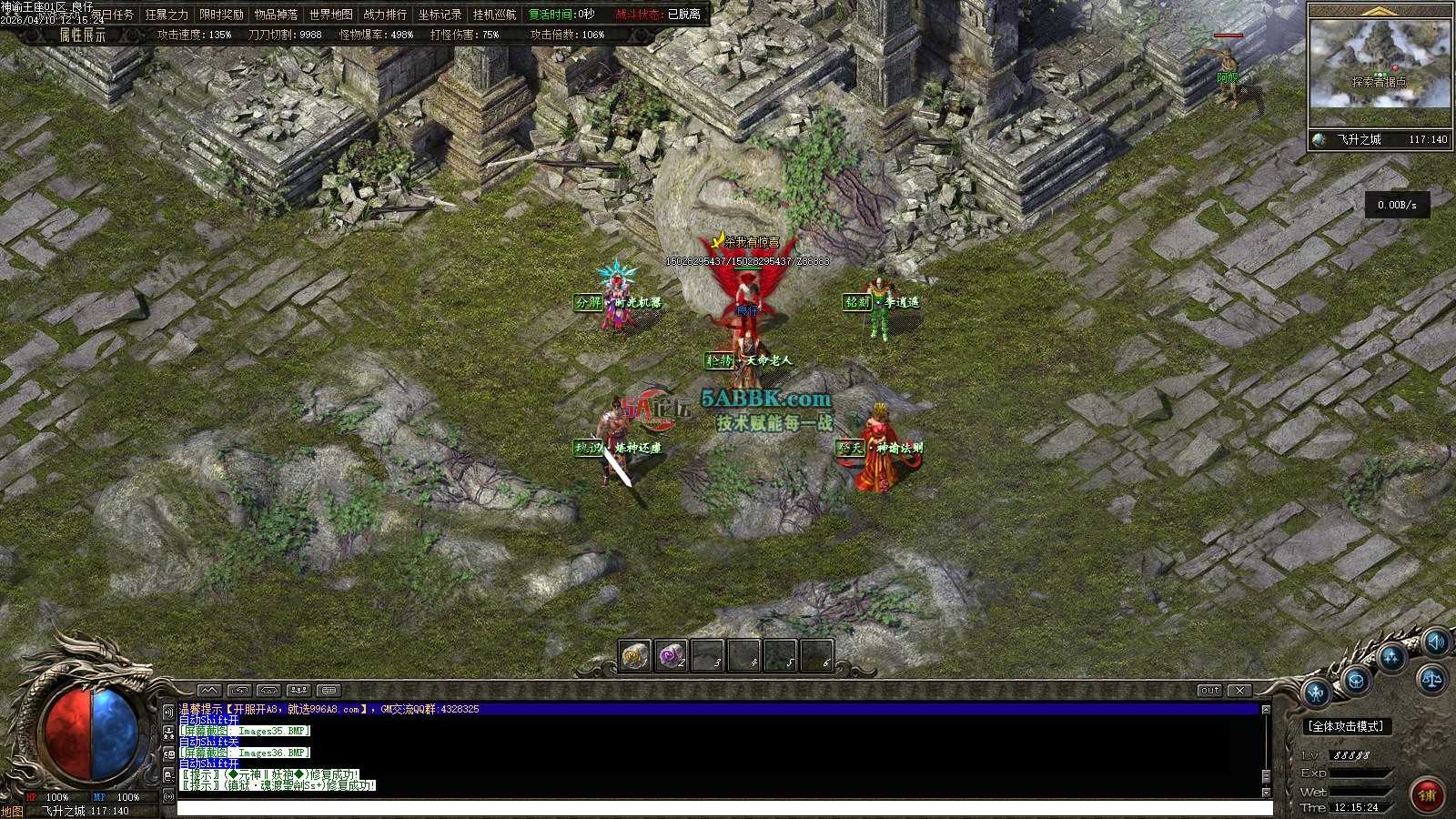This screenshot has height=819, width=1456.
Task: Start 挂机巡航 auto-patrol
Action: 494,15
